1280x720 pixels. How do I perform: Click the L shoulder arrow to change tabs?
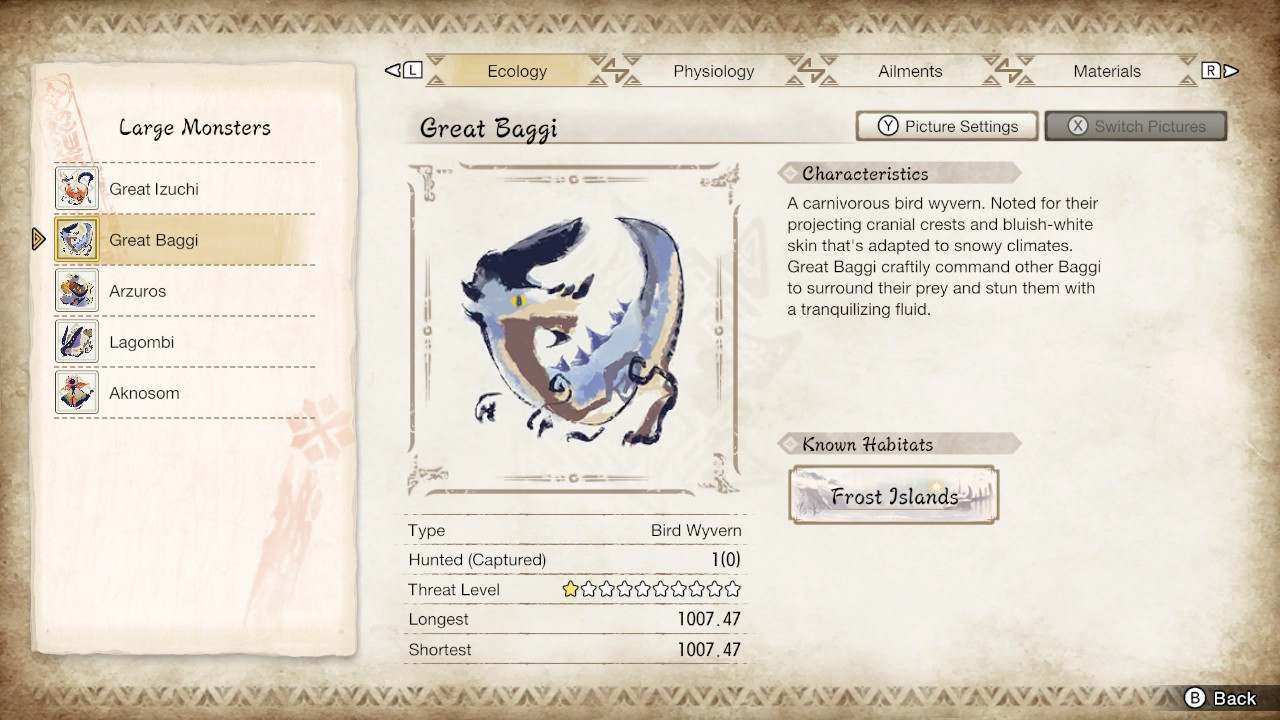pos(403,70)
